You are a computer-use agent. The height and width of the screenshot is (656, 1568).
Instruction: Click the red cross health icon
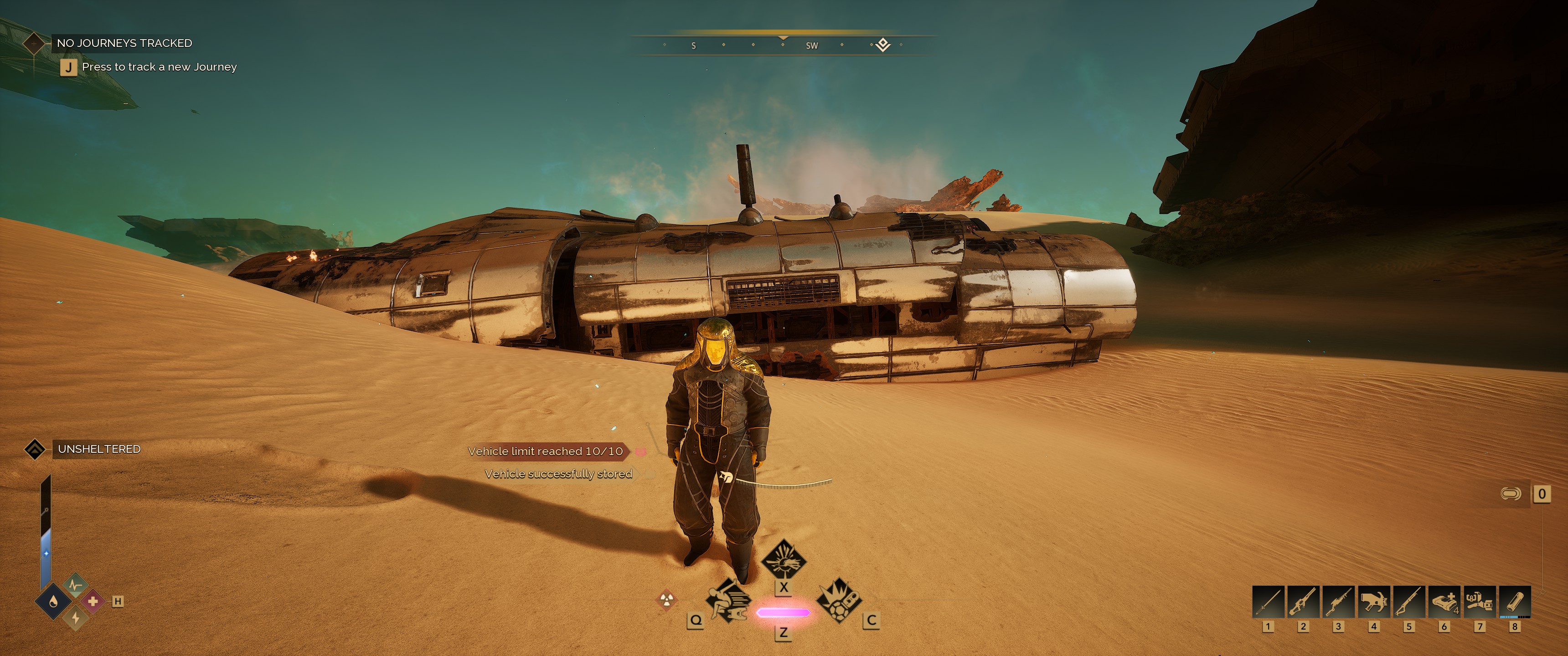(x=93, y=601)
